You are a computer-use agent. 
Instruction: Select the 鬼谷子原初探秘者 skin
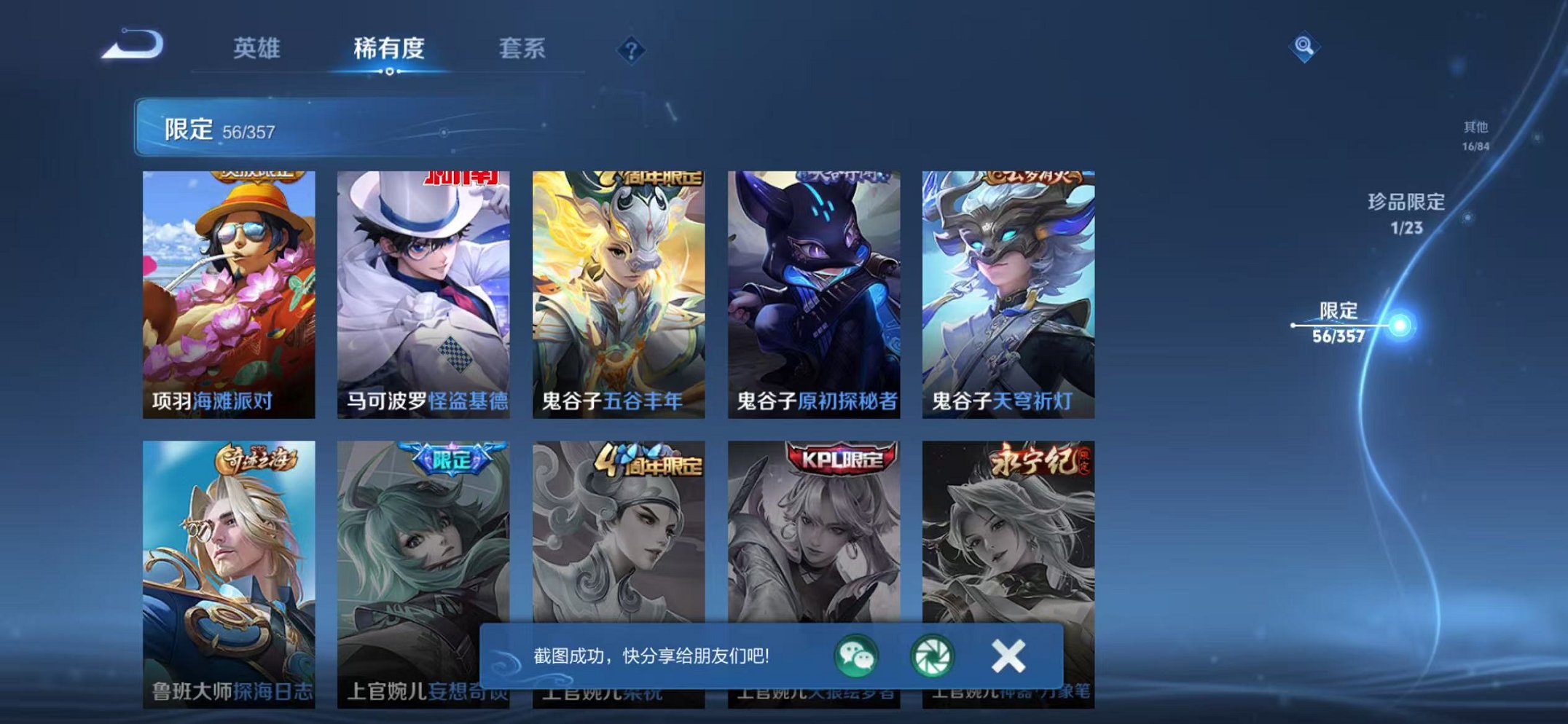click(x=818, y=284)
